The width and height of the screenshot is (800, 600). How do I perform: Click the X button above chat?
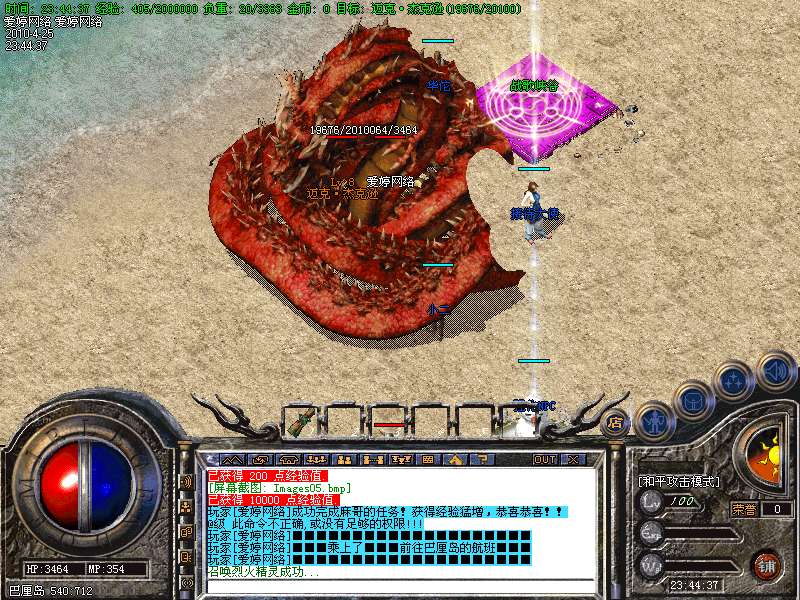coord(574,459)
